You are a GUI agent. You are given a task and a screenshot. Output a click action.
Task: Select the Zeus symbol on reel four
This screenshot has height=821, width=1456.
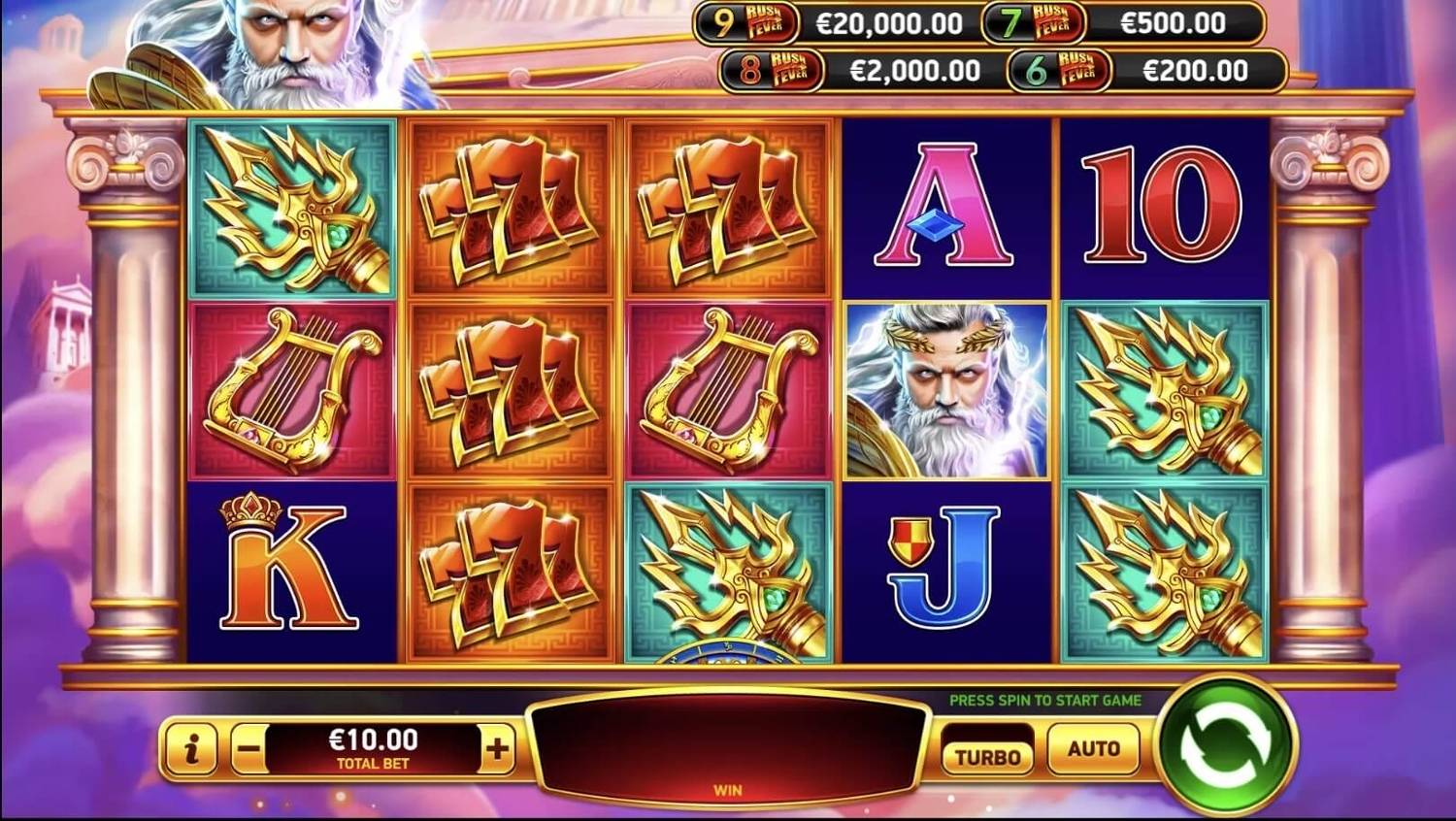tap(946, 390)
